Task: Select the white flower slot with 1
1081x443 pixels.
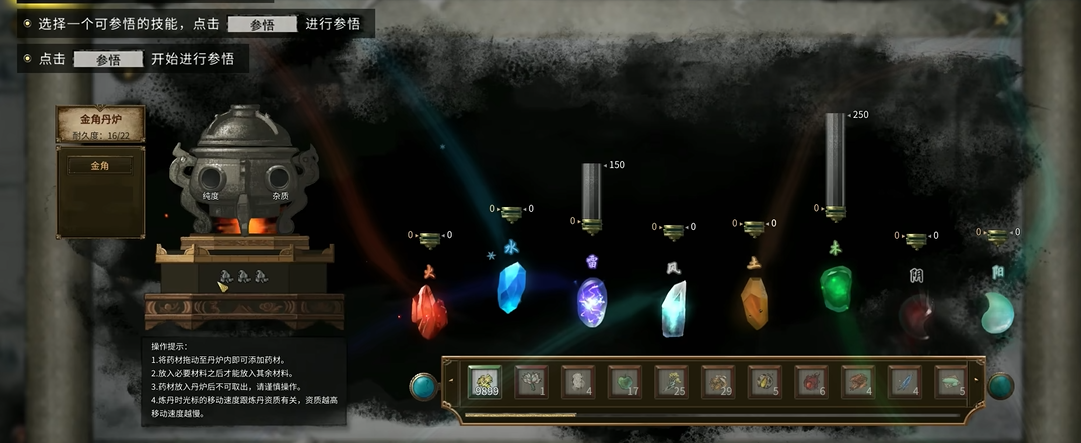Action: pos(532,382)
